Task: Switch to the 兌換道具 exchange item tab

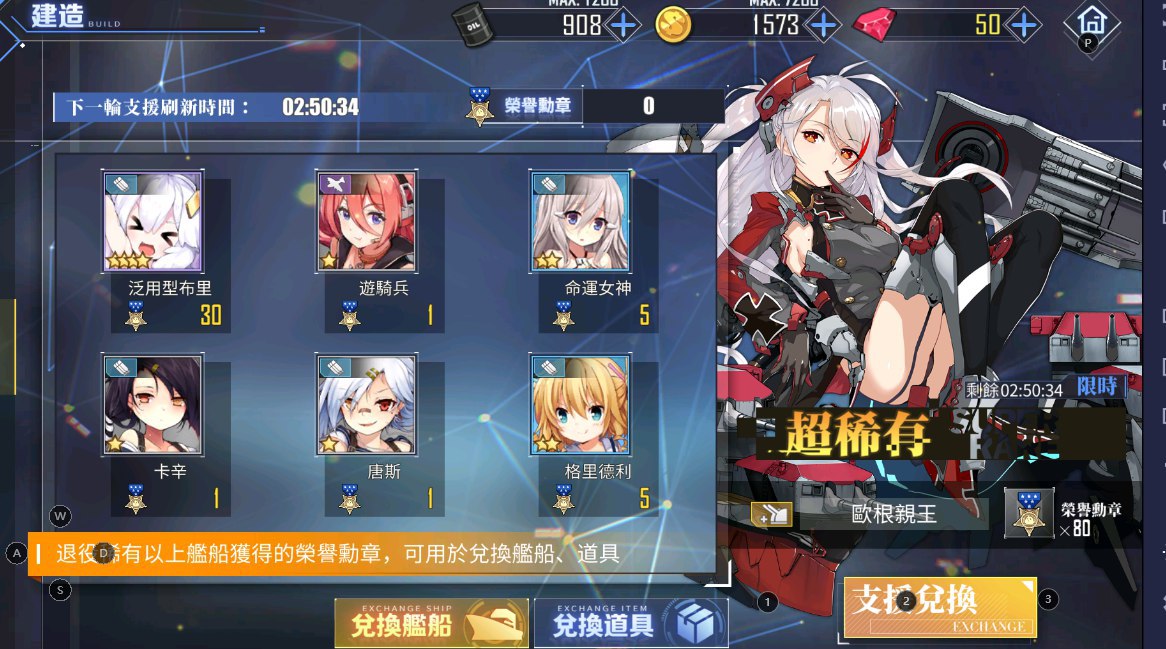Action: pos(631,624)
